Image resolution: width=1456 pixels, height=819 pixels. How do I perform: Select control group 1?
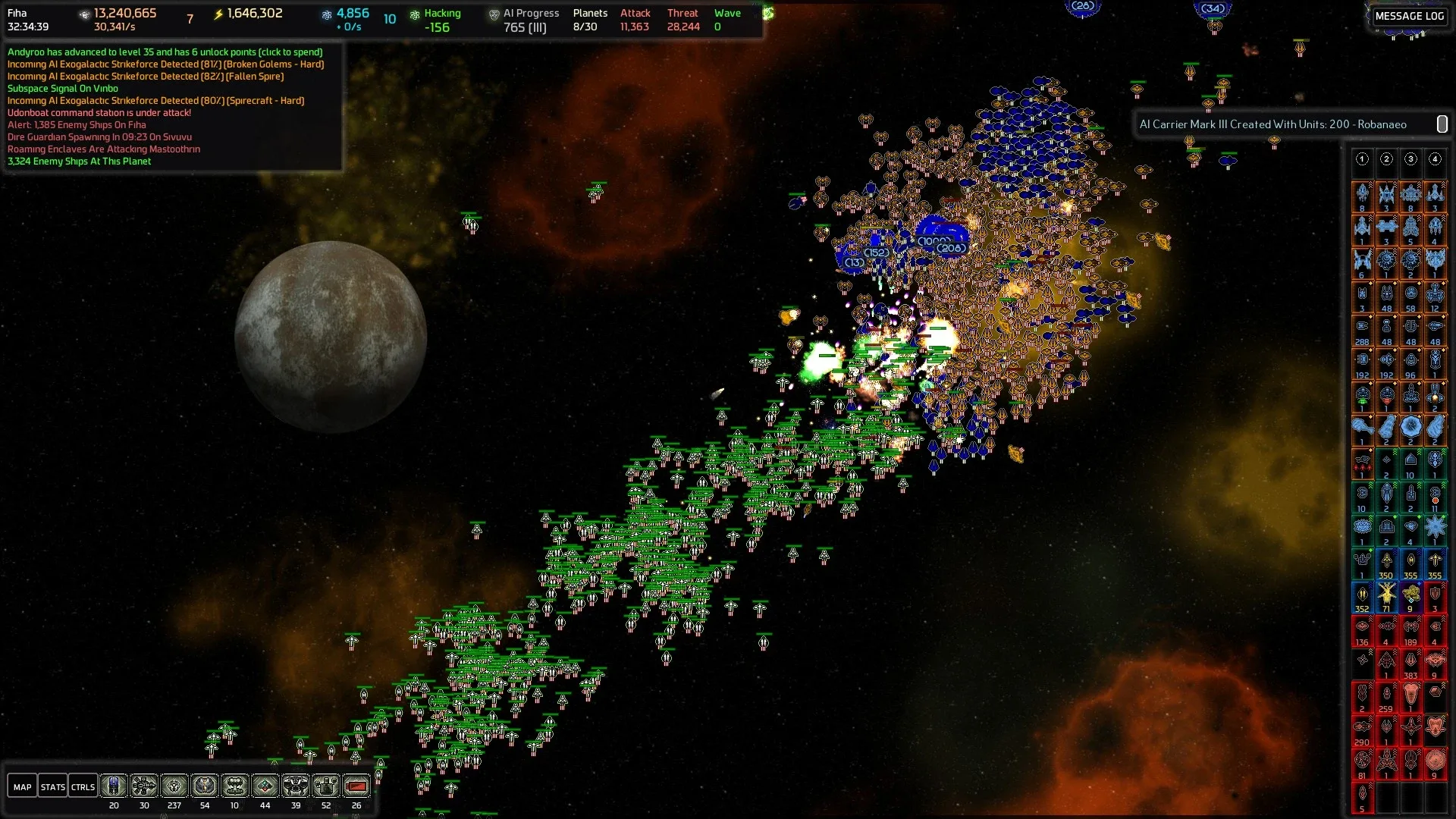[x=1362, y=159]
